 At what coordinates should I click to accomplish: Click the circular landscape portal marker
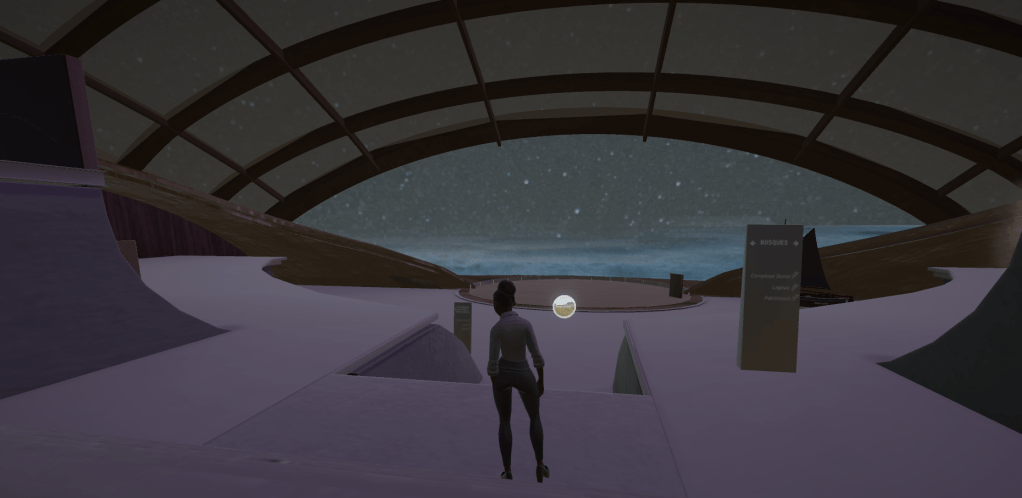tap(564, 307)
